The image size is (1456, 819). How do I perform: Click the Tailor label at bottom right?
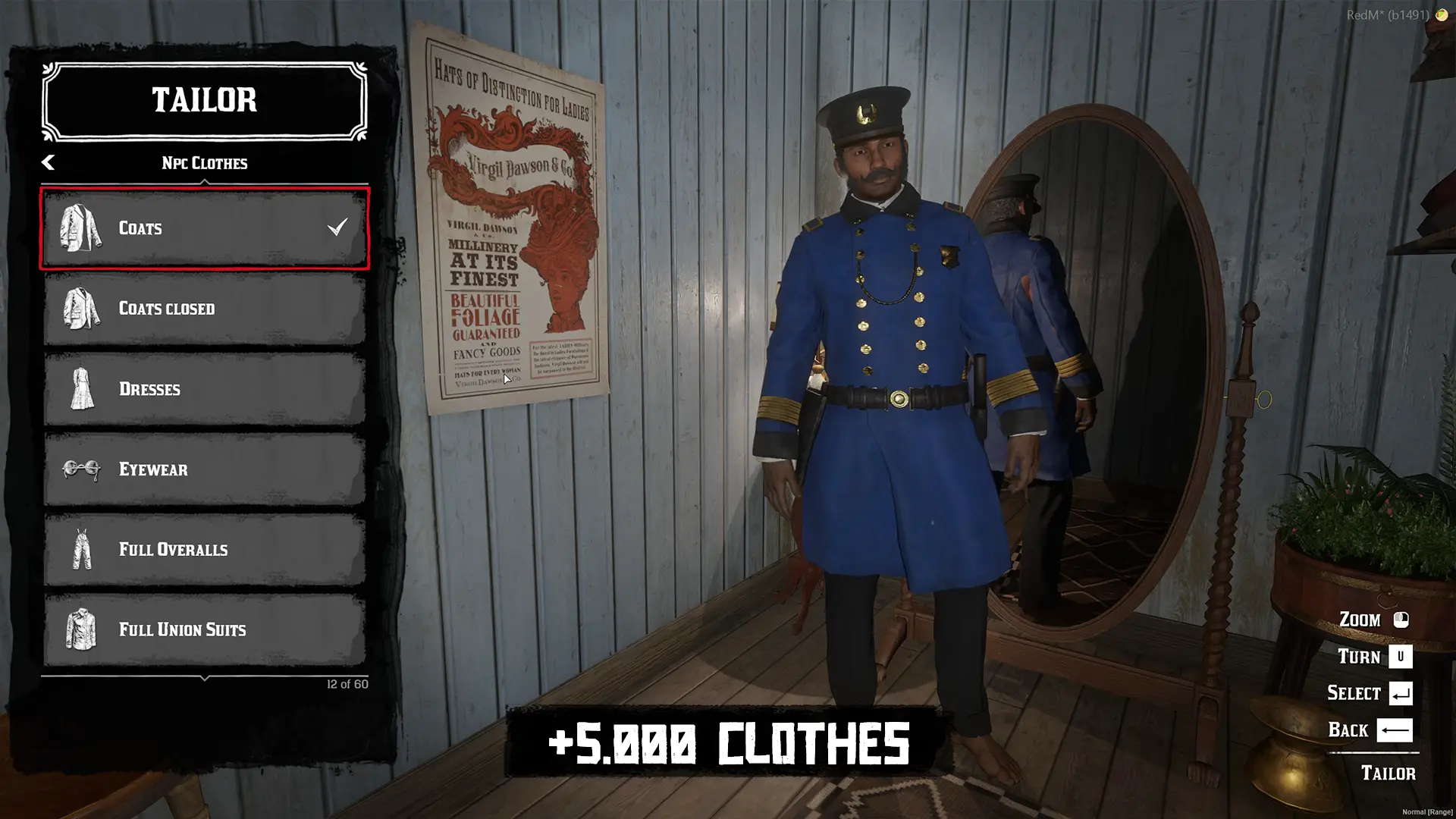pyautogui.click(x=1390, y=773)
